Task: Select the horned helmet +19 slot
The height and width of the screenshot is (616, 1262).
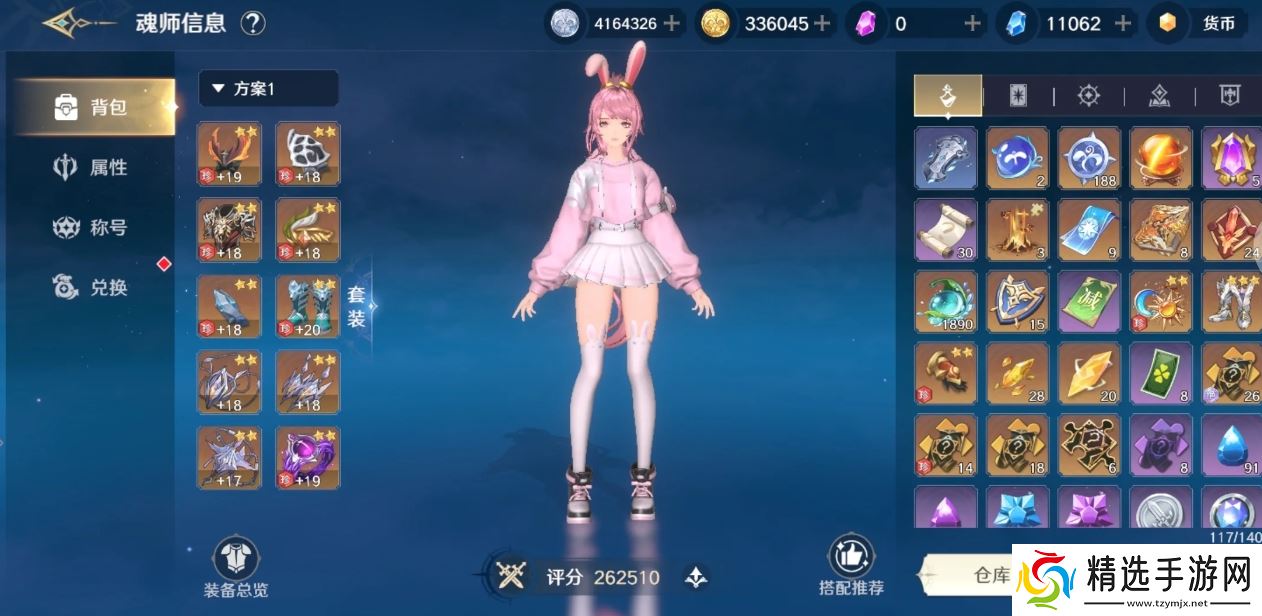Action: click(229, 154)
